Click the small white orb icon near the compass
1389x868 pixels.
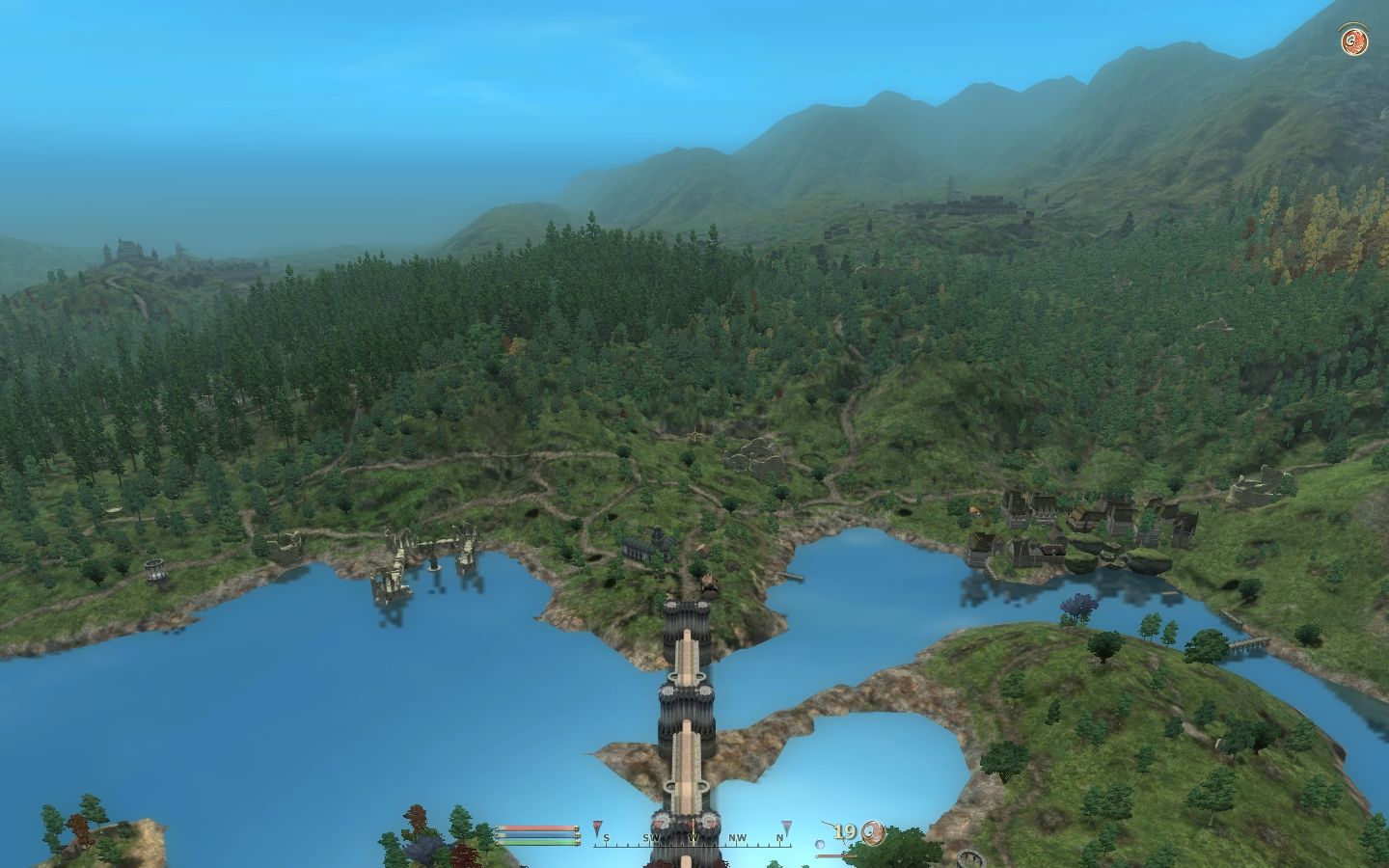[819, 843]
